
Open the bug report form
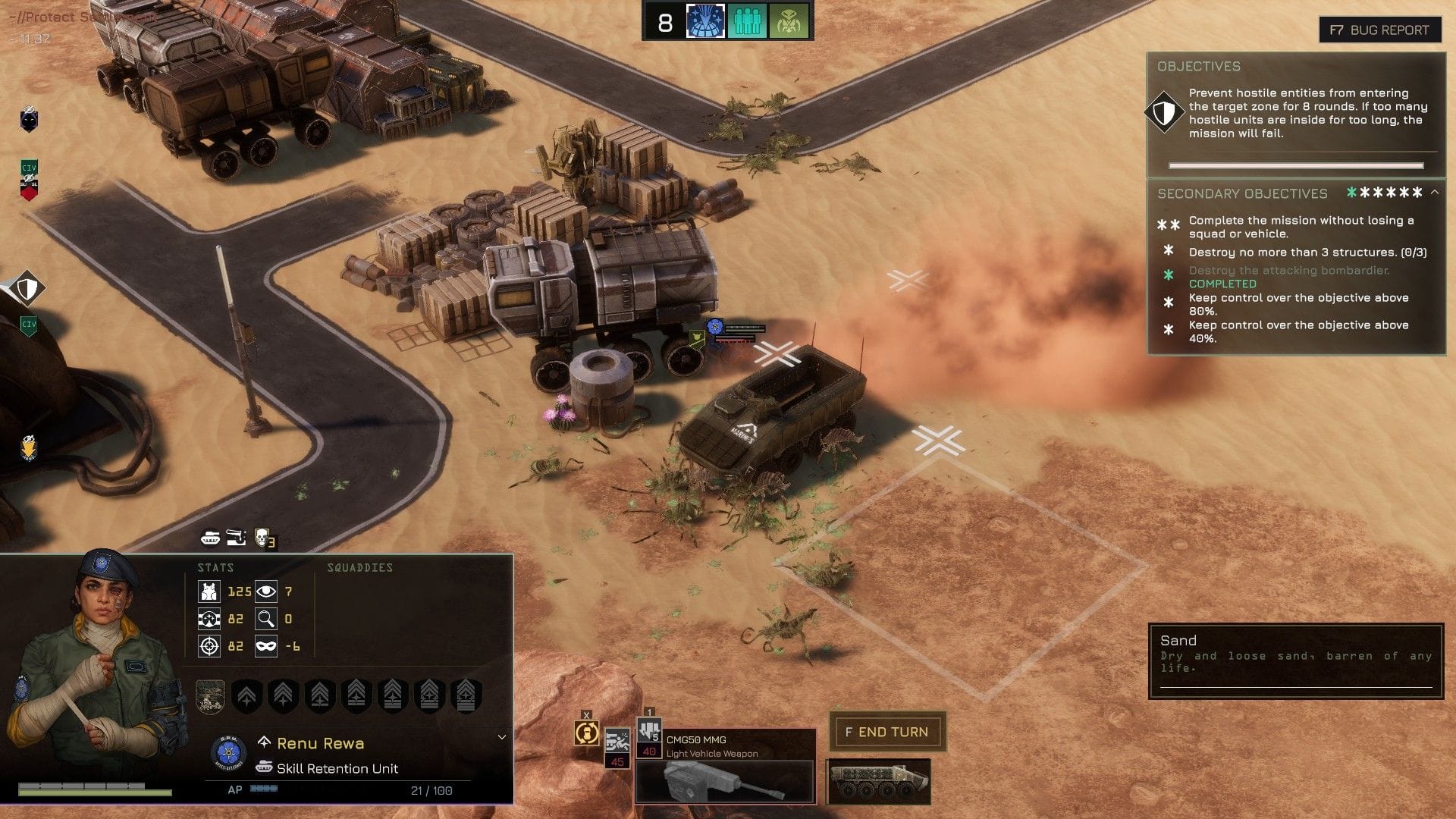(1379, 30)
